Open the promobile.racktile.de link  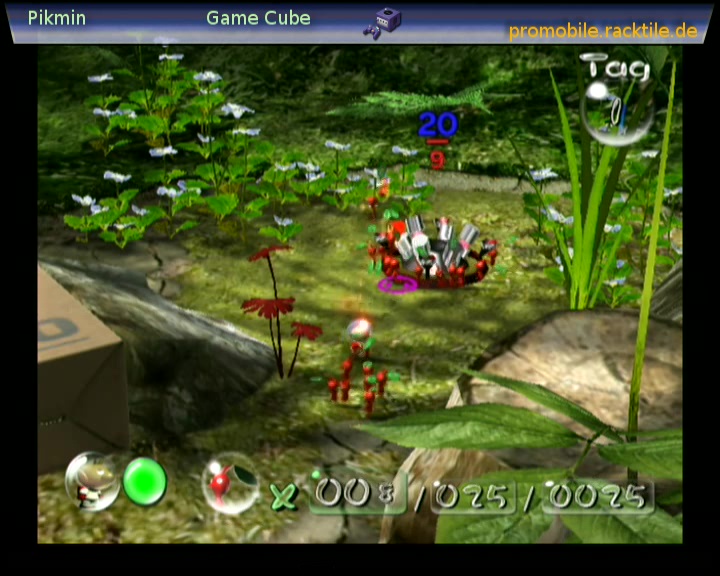coord(603,31)
